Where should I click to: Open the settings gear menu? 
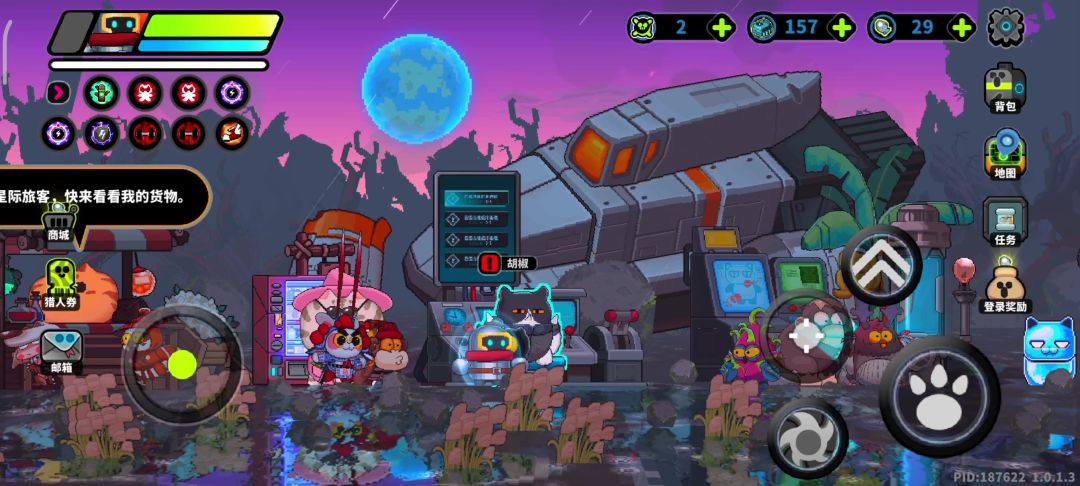click(x=1005, y=27)
